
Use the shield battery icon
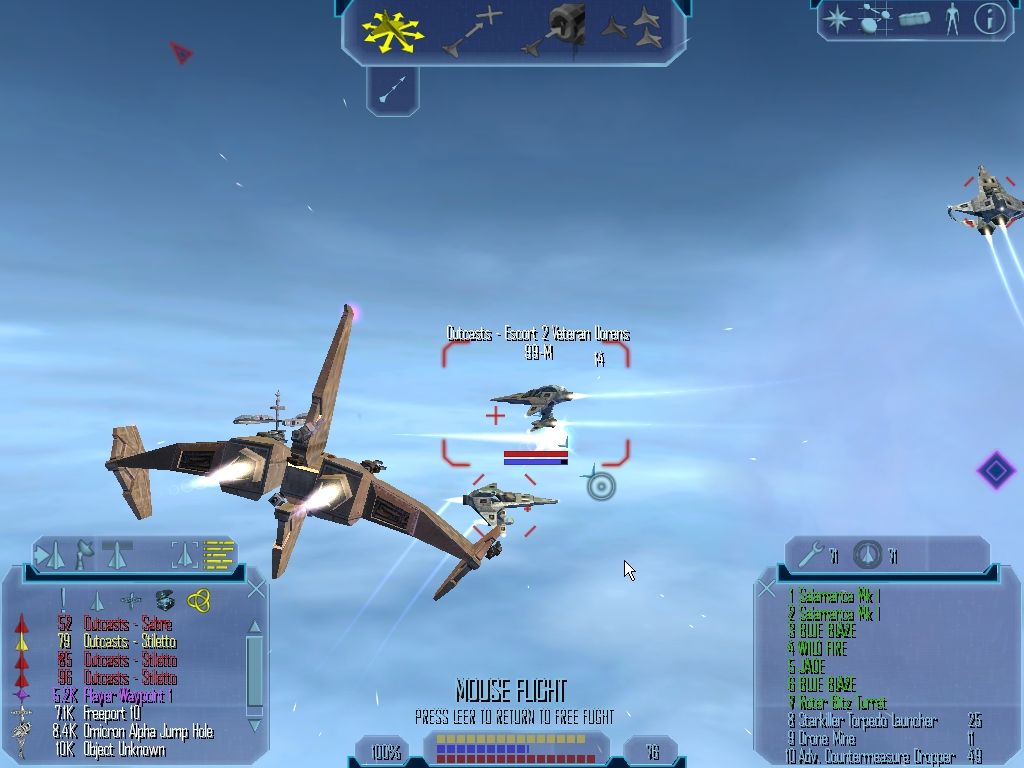[x=869, y=554]
